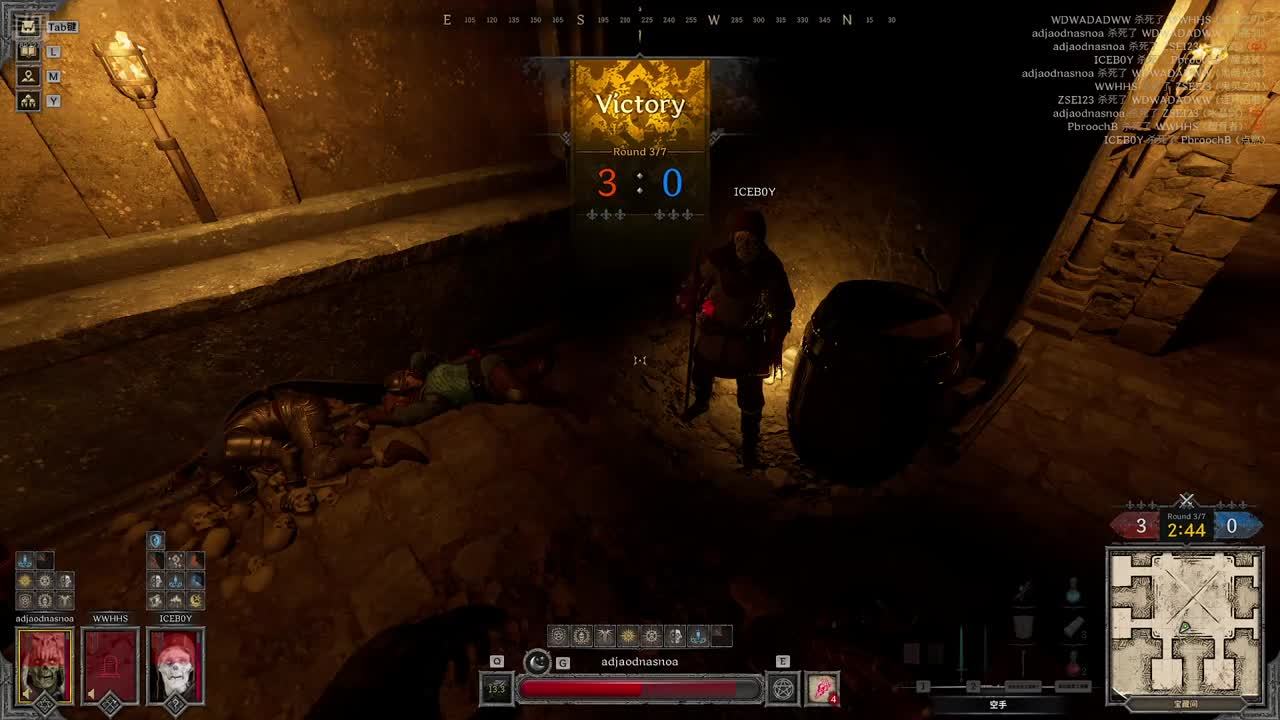Use the red scroll item with count 4

click(822, 688)
